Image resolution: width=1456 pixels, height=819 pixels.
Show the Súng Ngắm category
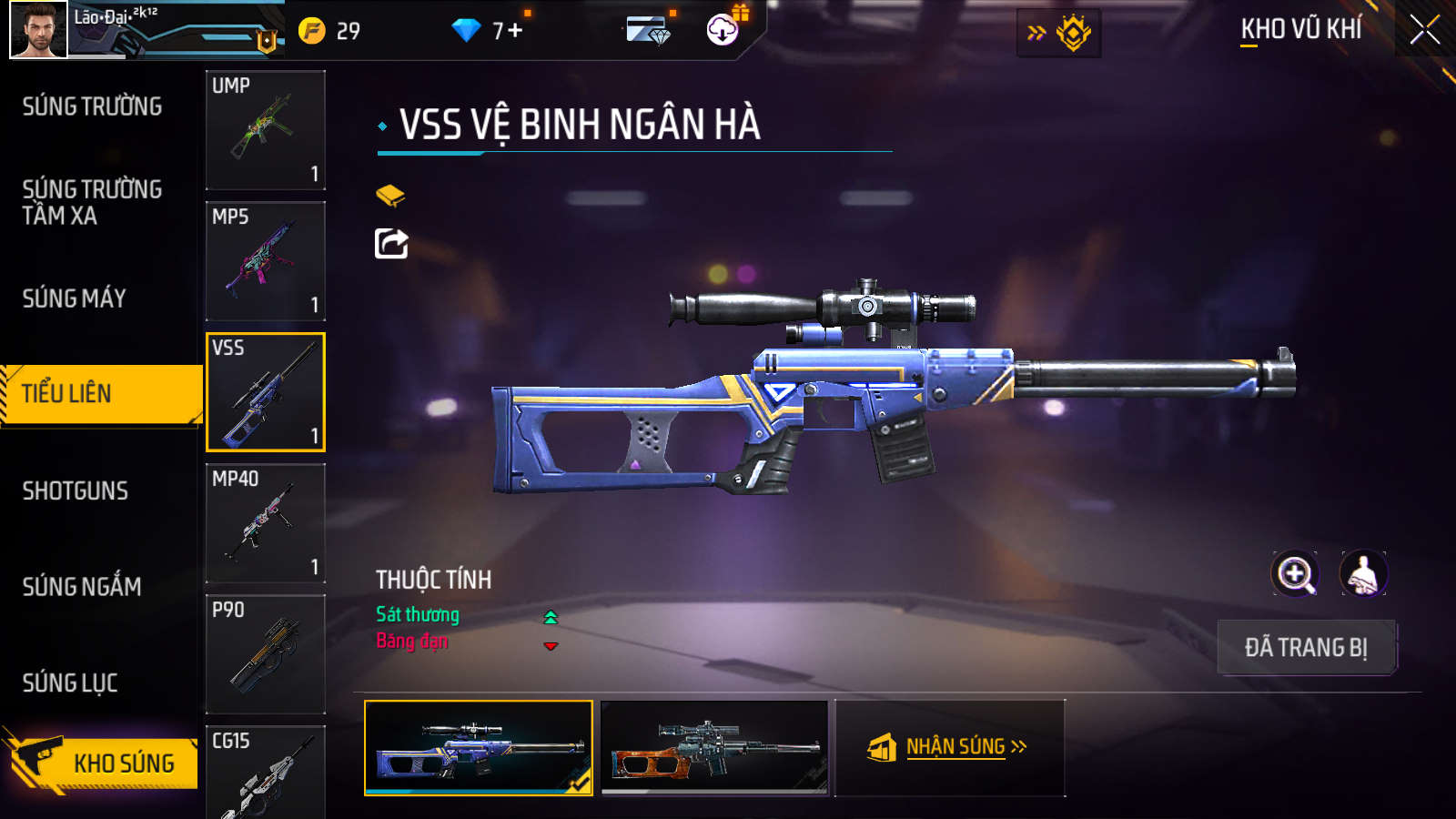tap(82, 587)
